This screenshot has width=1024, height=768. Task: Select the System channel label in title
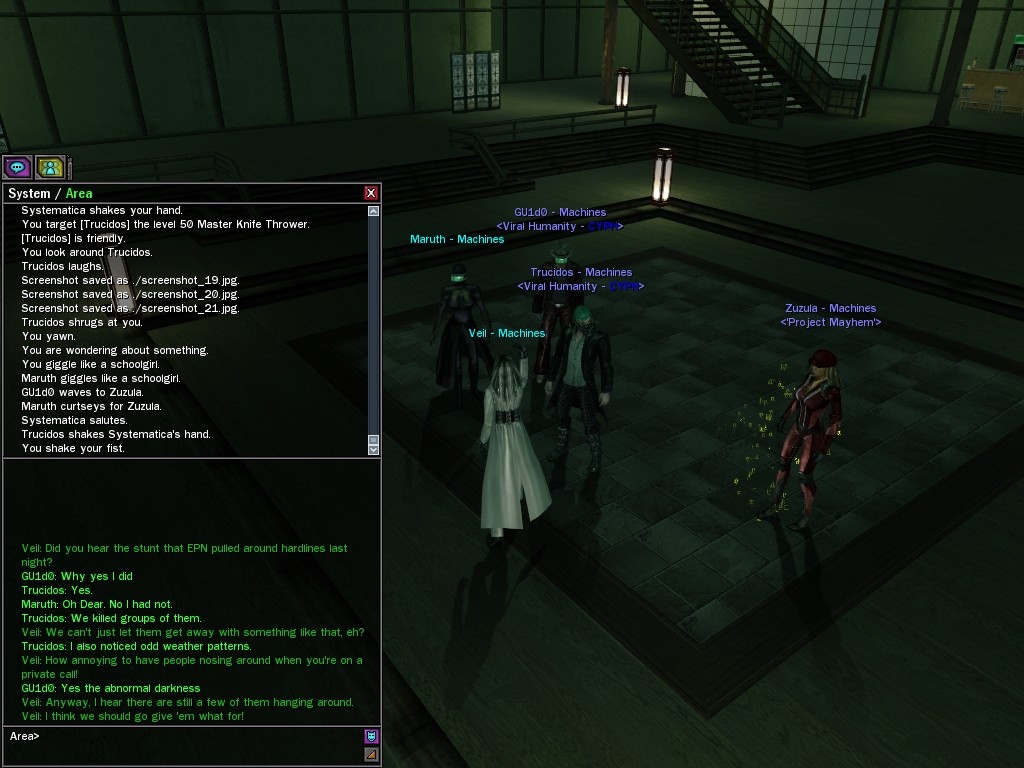[x=28, y=193]
